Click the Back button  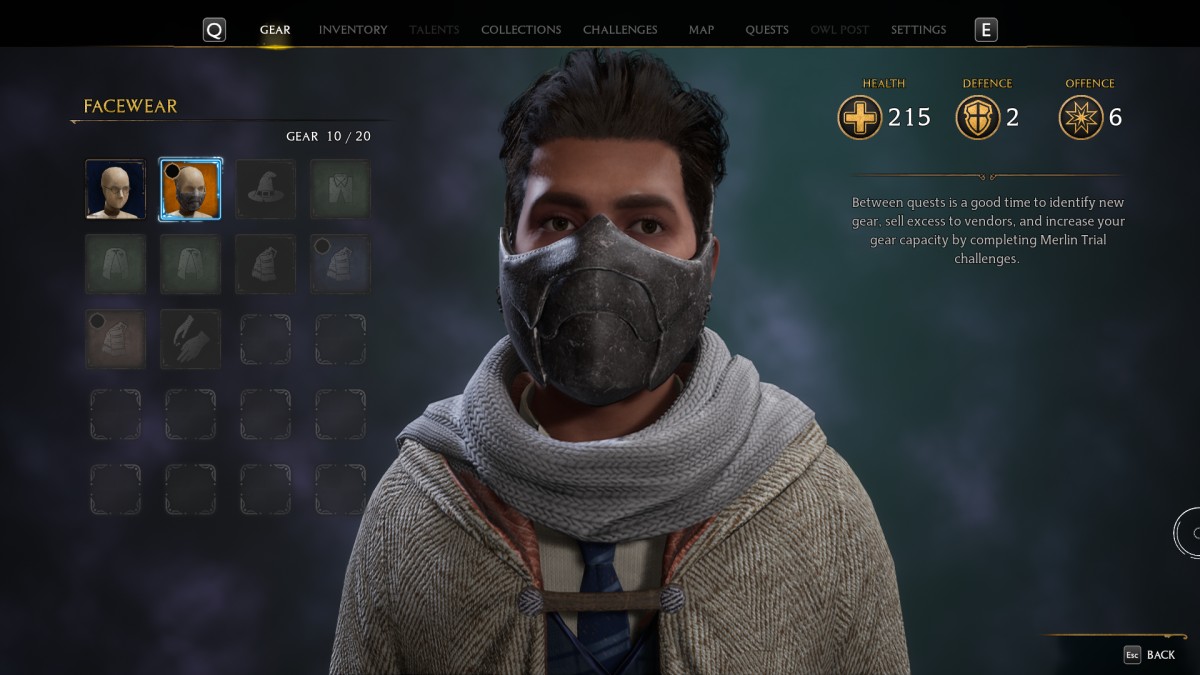(x=1150, y=655)
